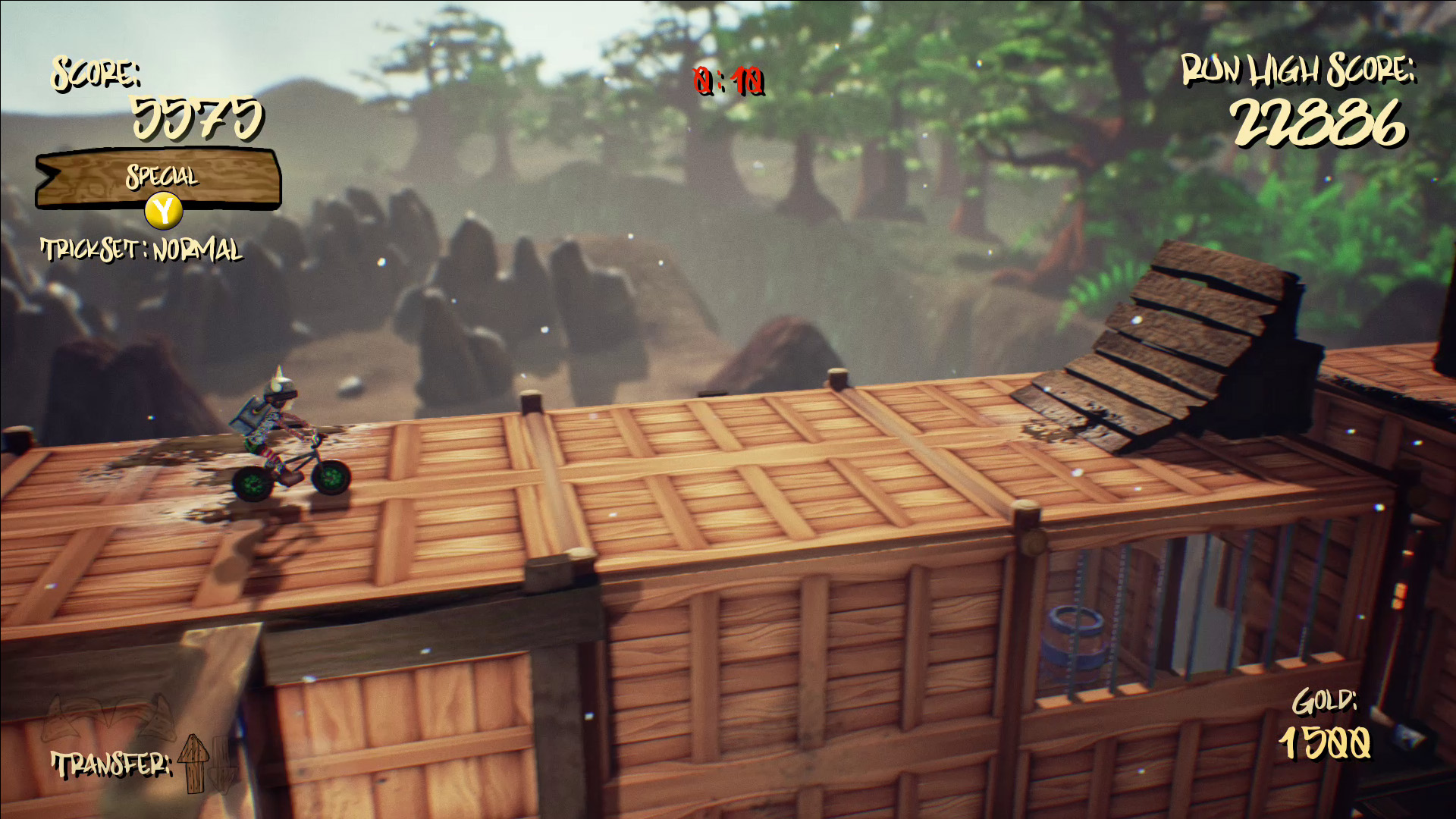The image size is (1456, 819).
Task: Expand the Gold counter panel
Action: click(1325, 726)
